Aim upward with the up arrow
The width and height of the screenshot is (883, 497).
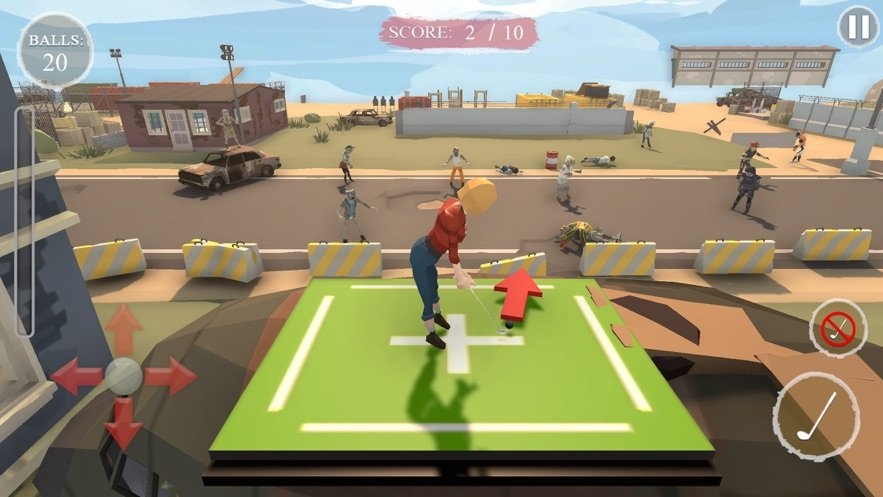click(x=124, y=328)
